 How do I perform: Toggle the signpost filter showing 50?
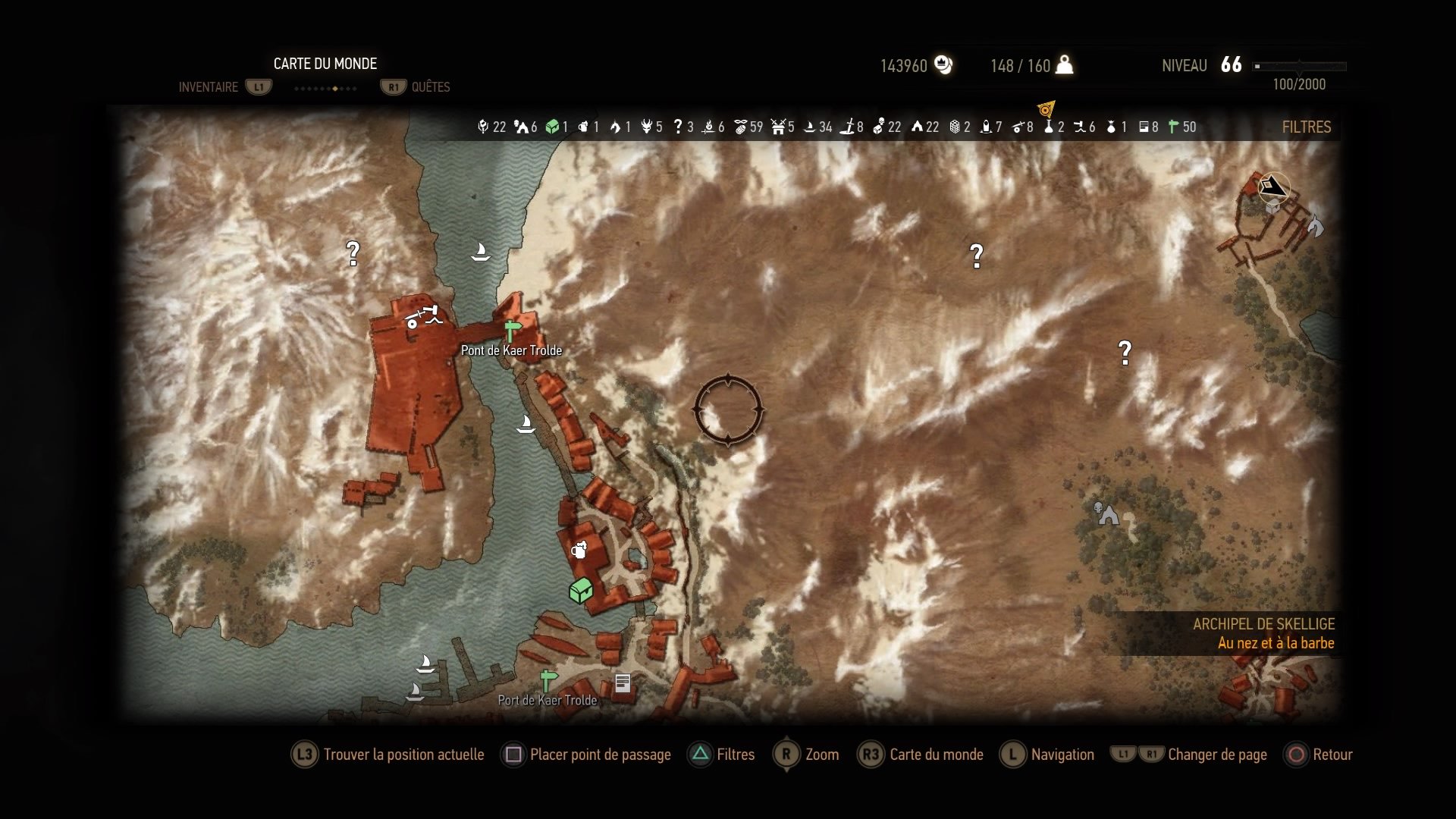[1174, 127]
